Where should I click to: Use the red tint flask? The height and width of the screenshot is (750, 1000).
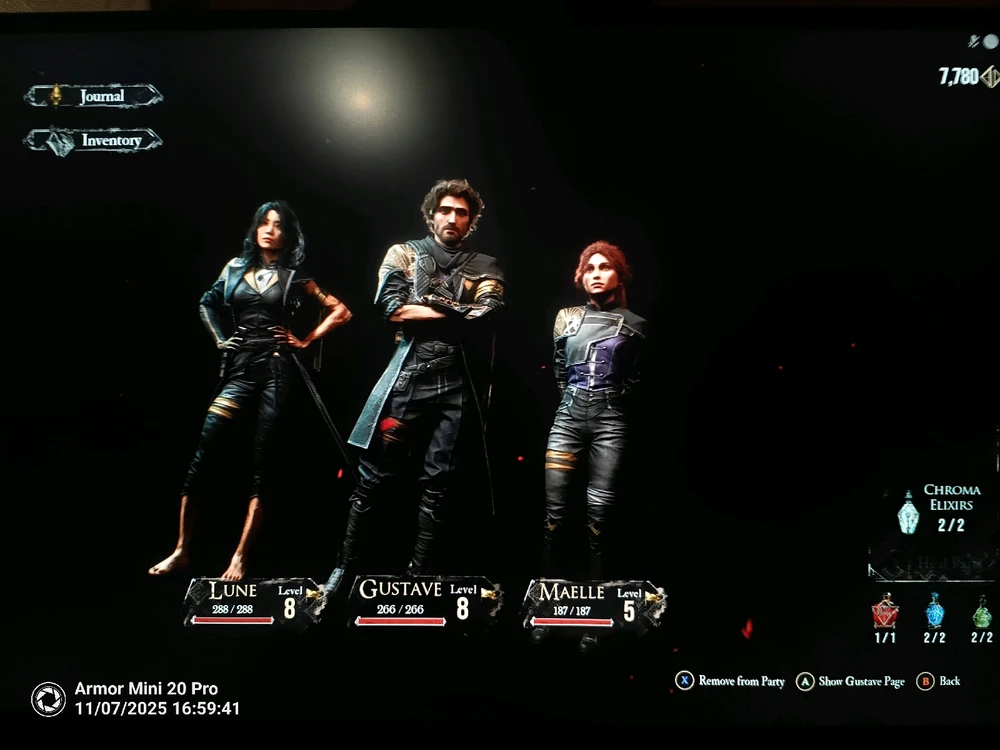point(885,611)
